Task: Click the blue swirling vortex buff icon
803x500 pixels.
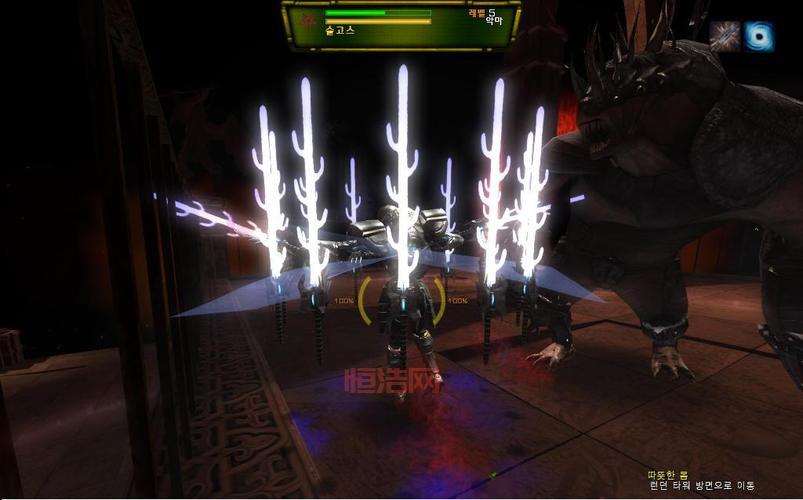Action: click(x=759, y=36)
